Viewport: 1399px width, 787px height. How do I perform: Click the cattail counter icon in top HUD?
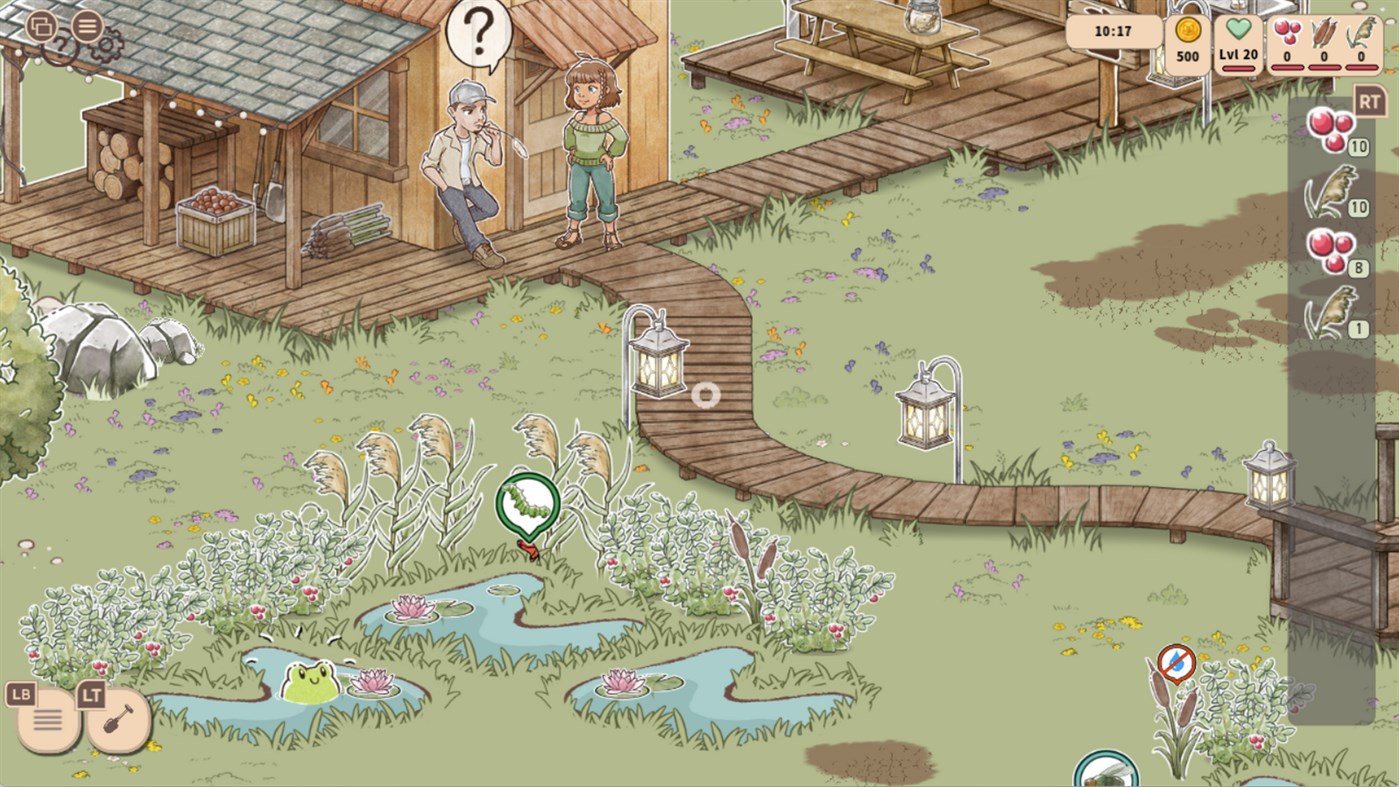(1323, 33)
